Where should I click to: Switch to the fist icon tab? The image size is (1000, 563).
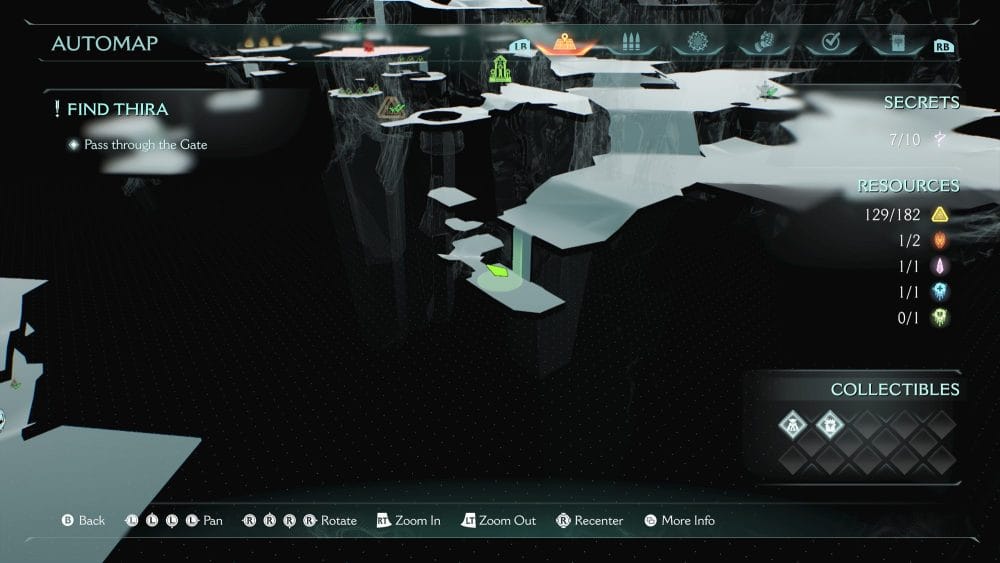point(763,44)
